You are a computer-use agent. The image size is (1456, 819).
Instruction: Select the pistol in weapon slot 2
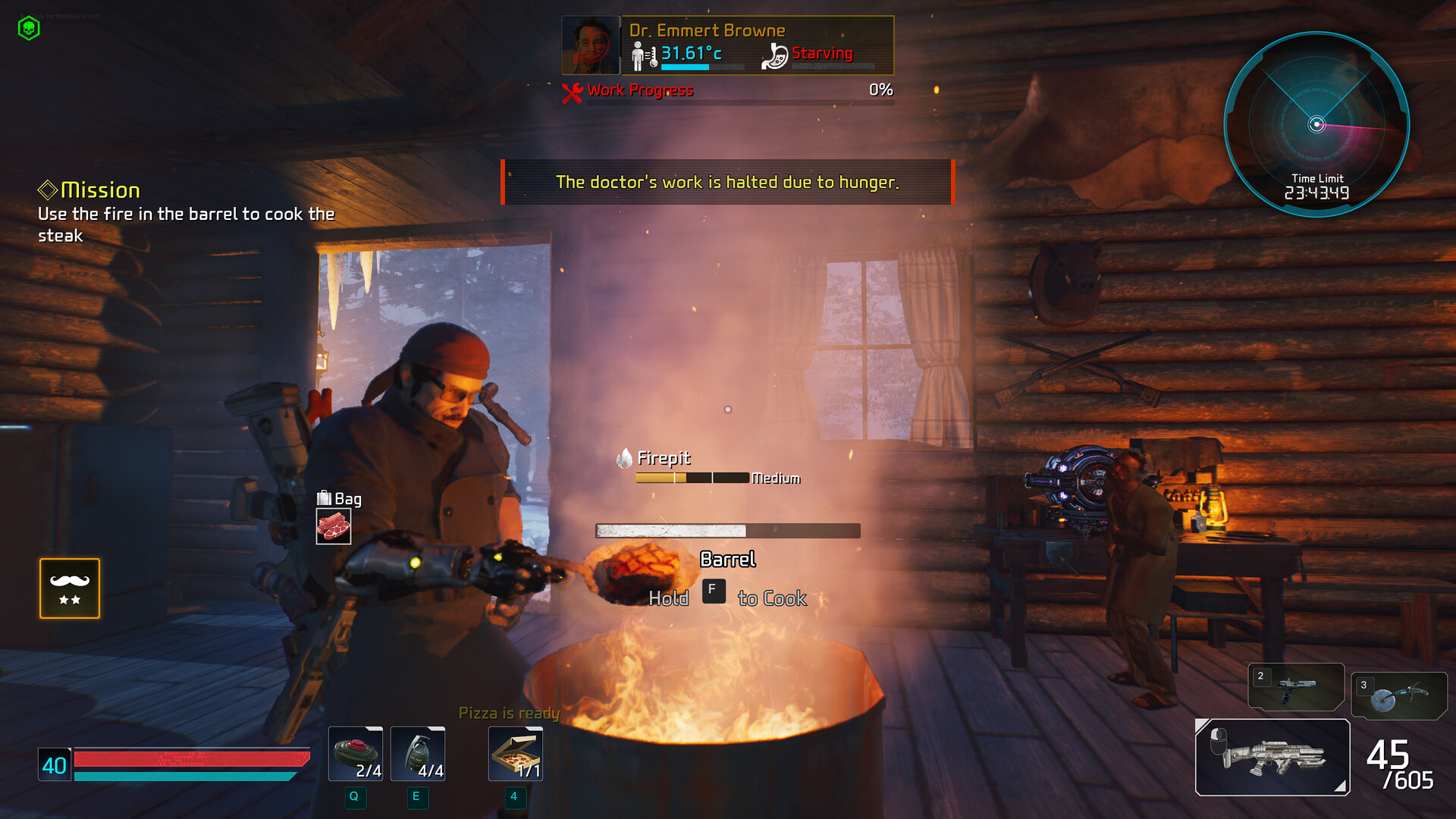(1297, 686)
